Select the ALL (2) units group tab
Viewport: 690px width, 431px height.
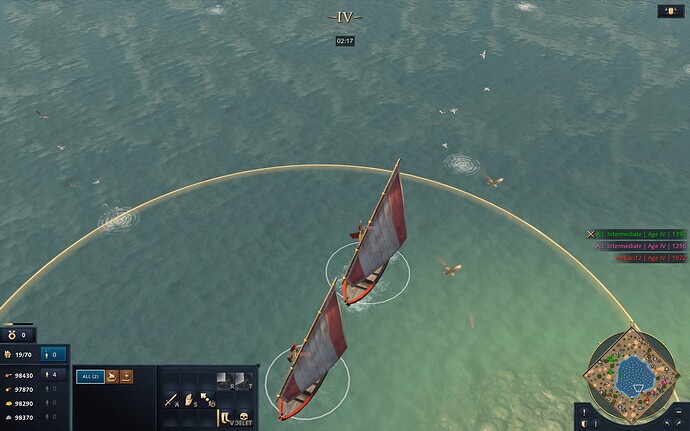pos(89,376)
